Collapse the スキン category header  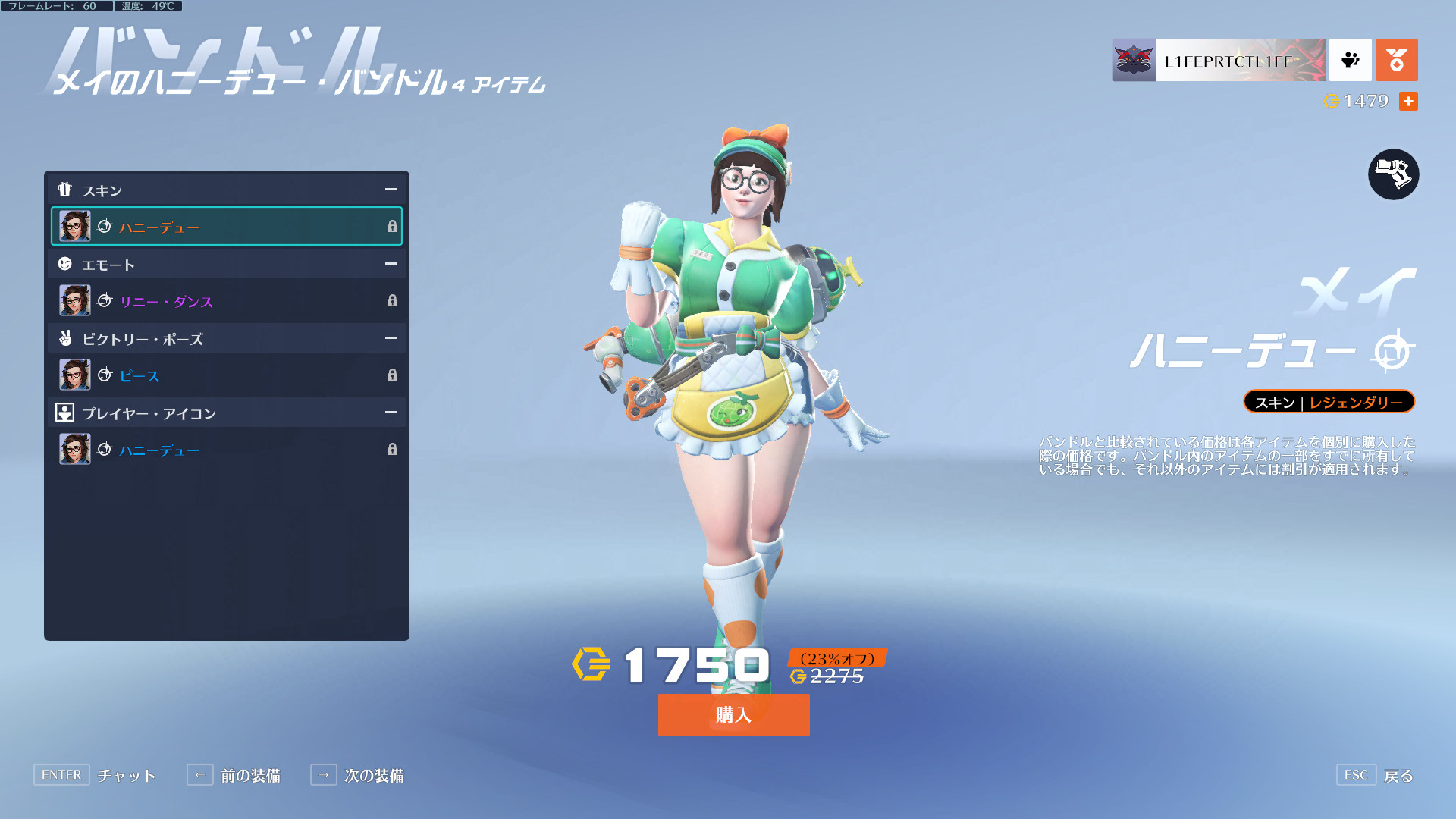pos(391,190)
